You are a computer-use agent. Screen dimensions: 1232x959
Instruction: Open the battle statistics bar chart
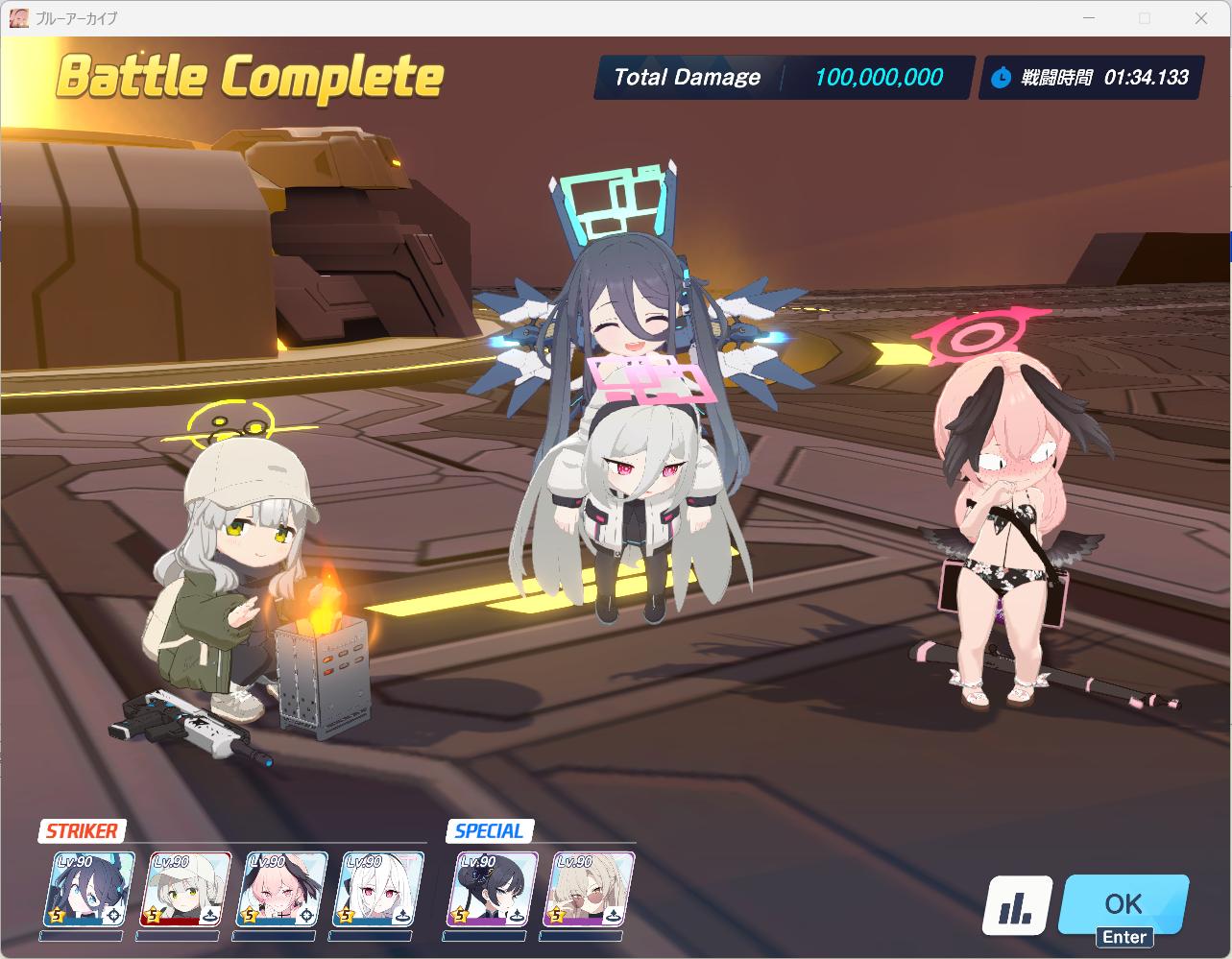coord(1017,905)
